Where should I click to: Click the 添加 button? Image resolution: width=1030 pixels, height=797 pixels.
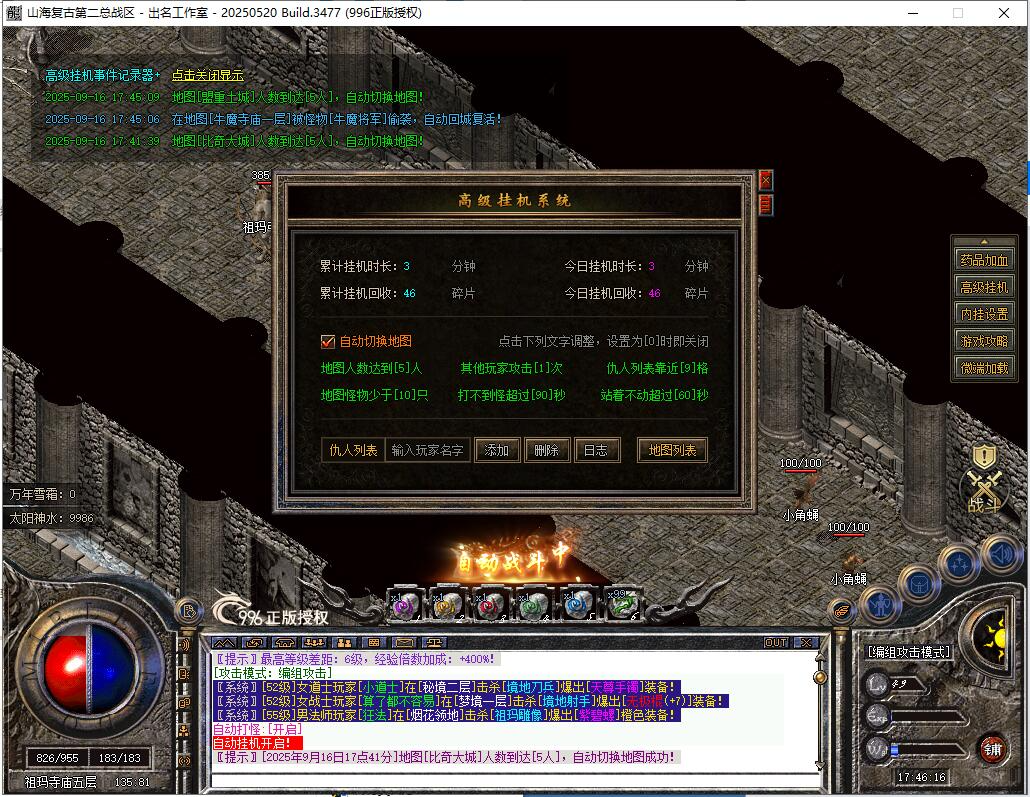497,450
